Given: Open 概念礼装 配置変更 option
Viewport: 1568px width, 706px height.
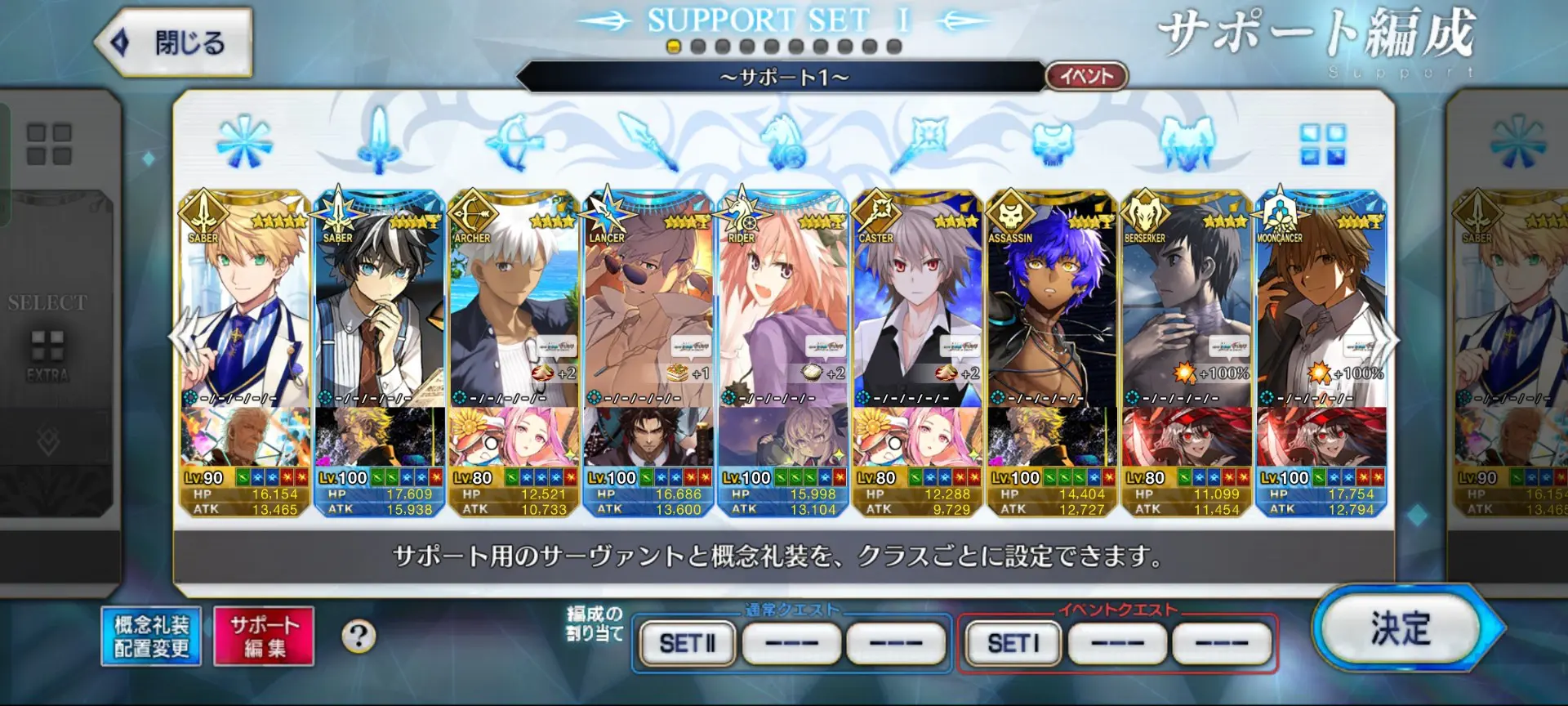Looking at the screenshot, I should [x=151, y=637].
